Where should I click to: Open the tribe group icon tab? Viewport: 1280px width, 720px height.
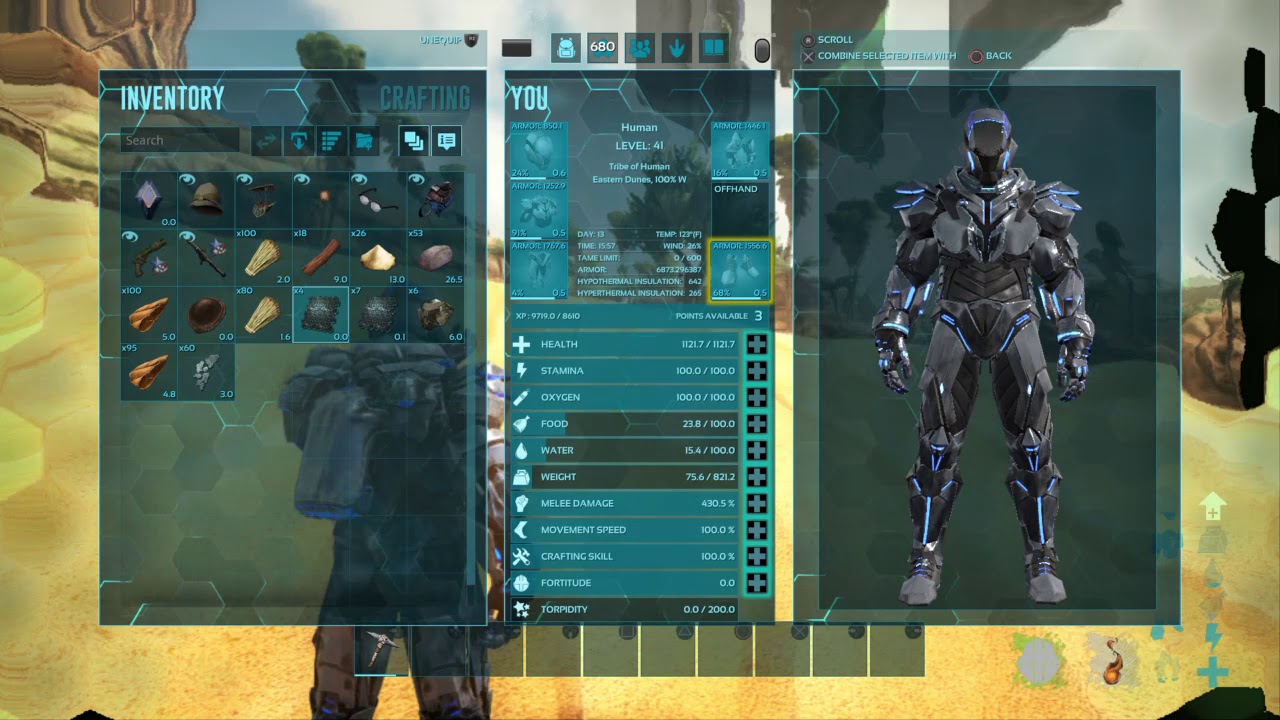[639, 48]
